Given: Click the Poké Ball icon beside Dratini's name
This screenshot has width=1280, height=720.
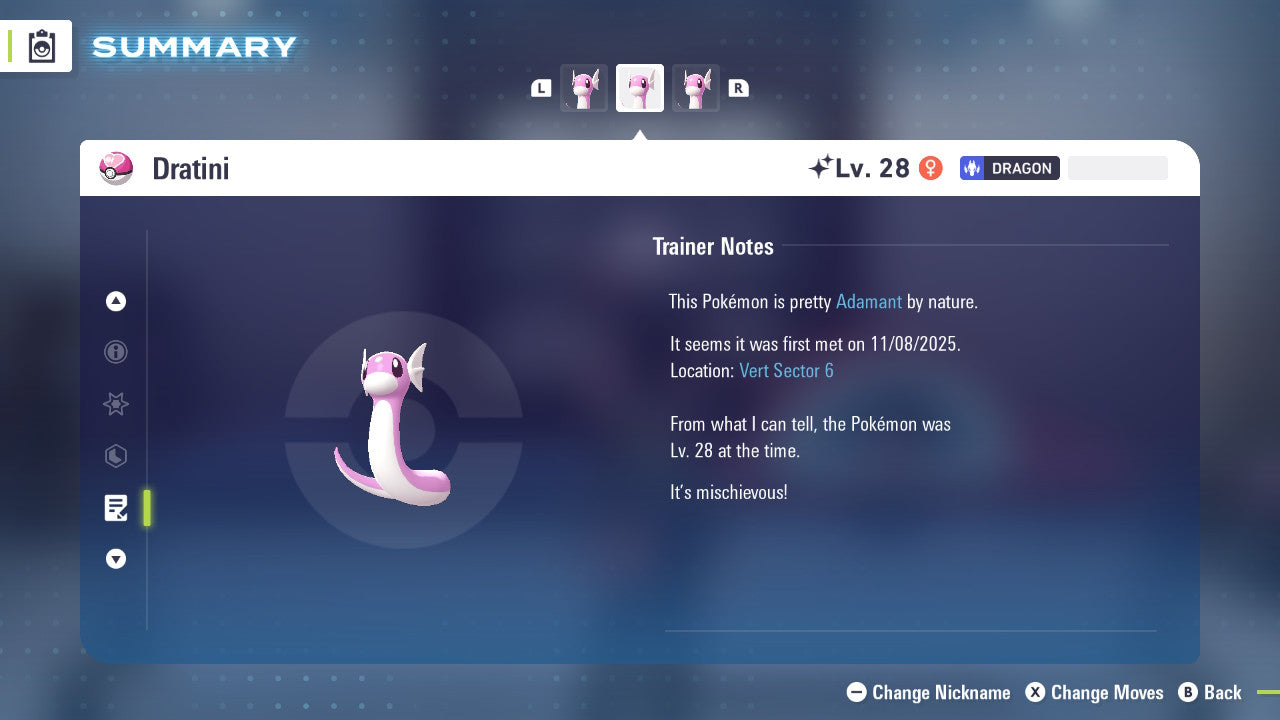Looking at the screenshot, I should (116, 168).
